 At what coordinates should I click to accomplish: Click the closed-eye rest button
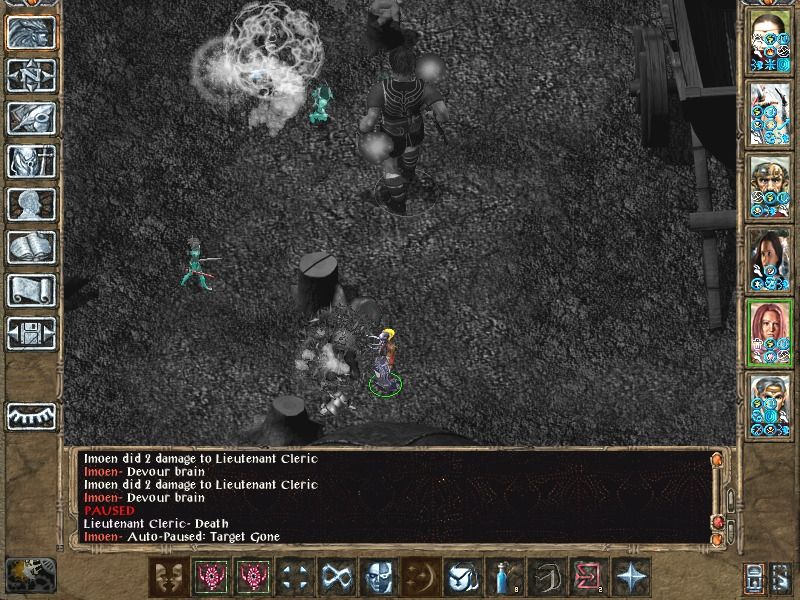click(31, 415)
